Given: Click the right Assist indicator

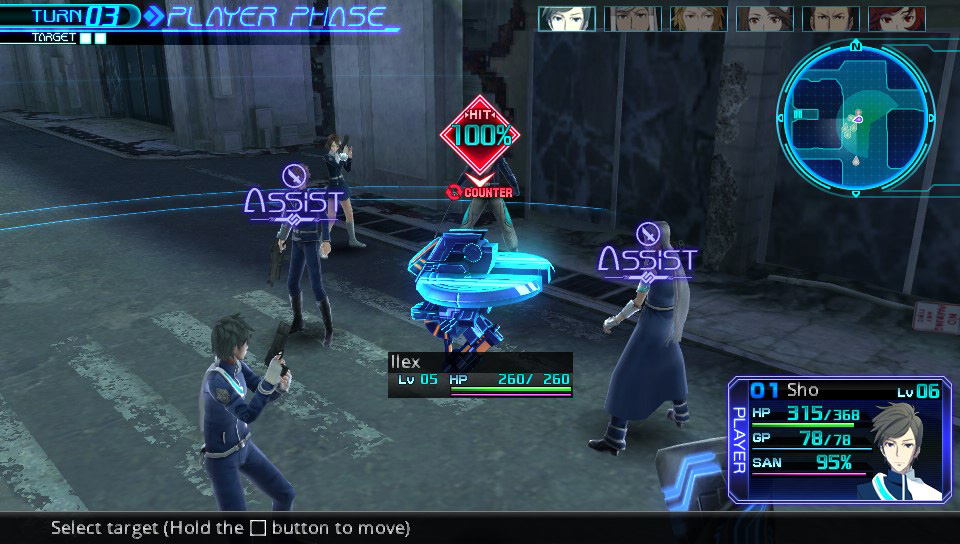Looking at the screenshot, I should coord(646,259).
